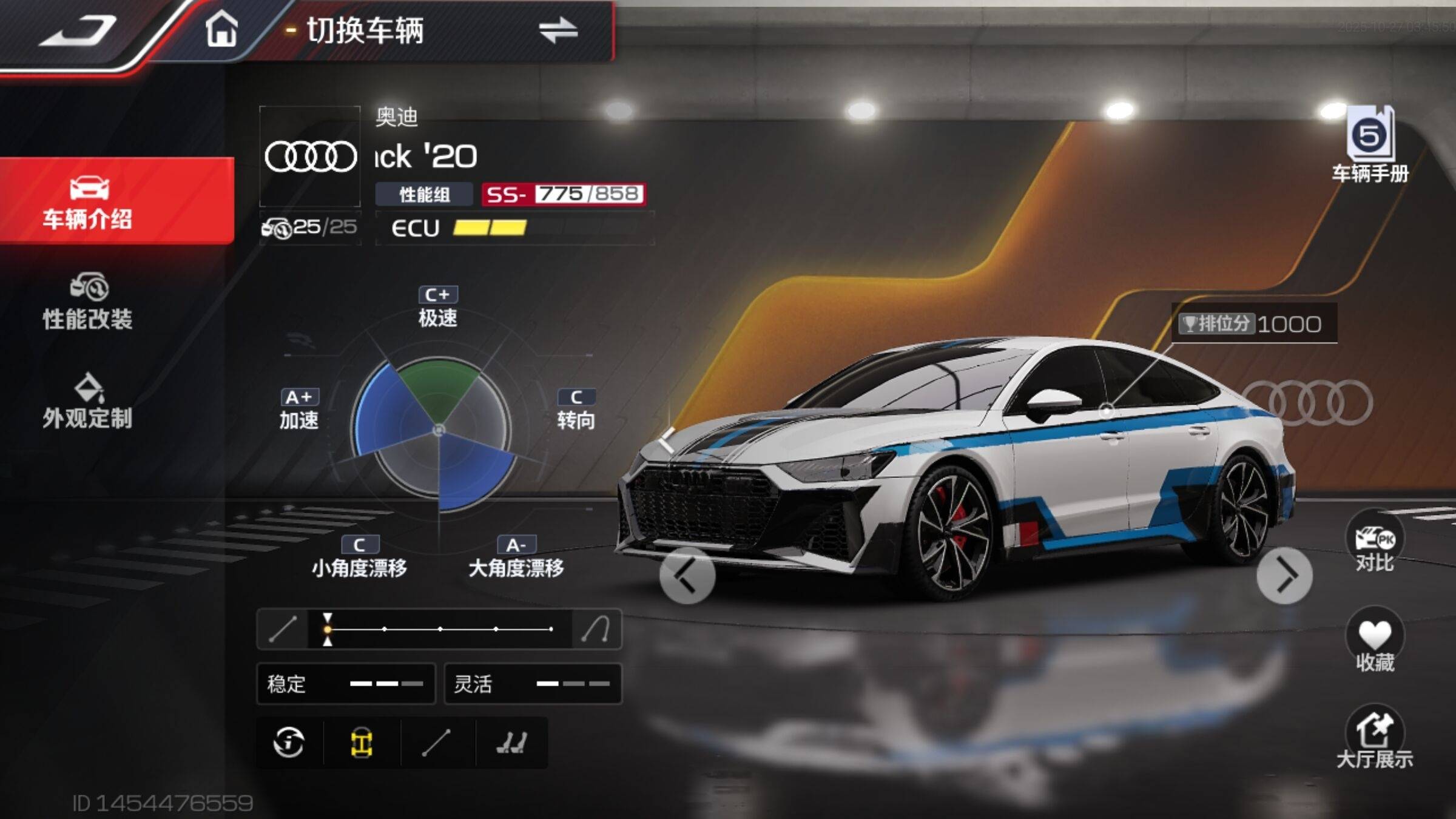
Task: Open the ECU level bar
Action: pyautogui.click(x=514, y=228)
